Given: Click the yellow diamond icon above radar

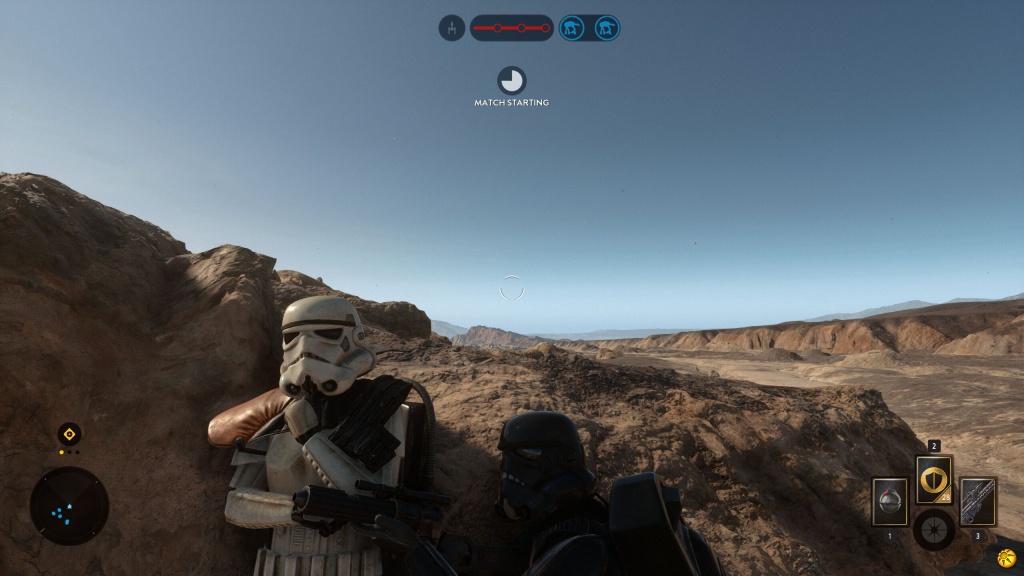Looking at the screenshot, I should click(69, 434).
